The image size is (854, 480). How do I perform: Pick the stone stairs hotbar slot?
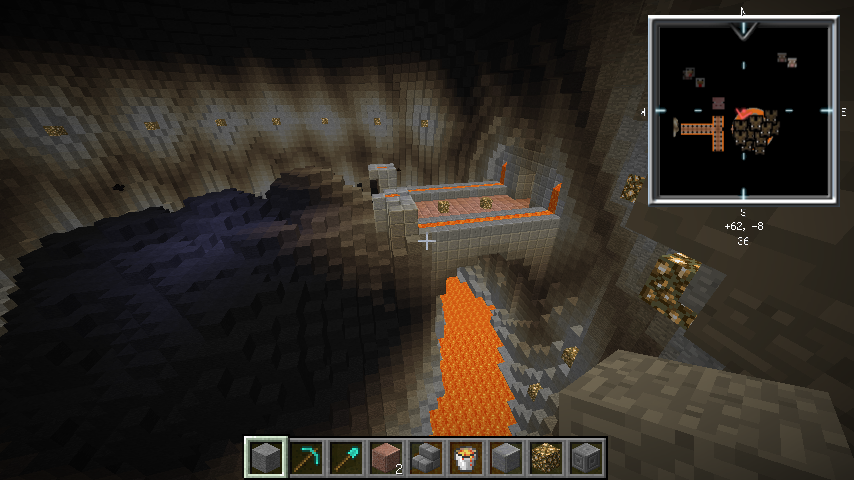(x=426, y=458)
